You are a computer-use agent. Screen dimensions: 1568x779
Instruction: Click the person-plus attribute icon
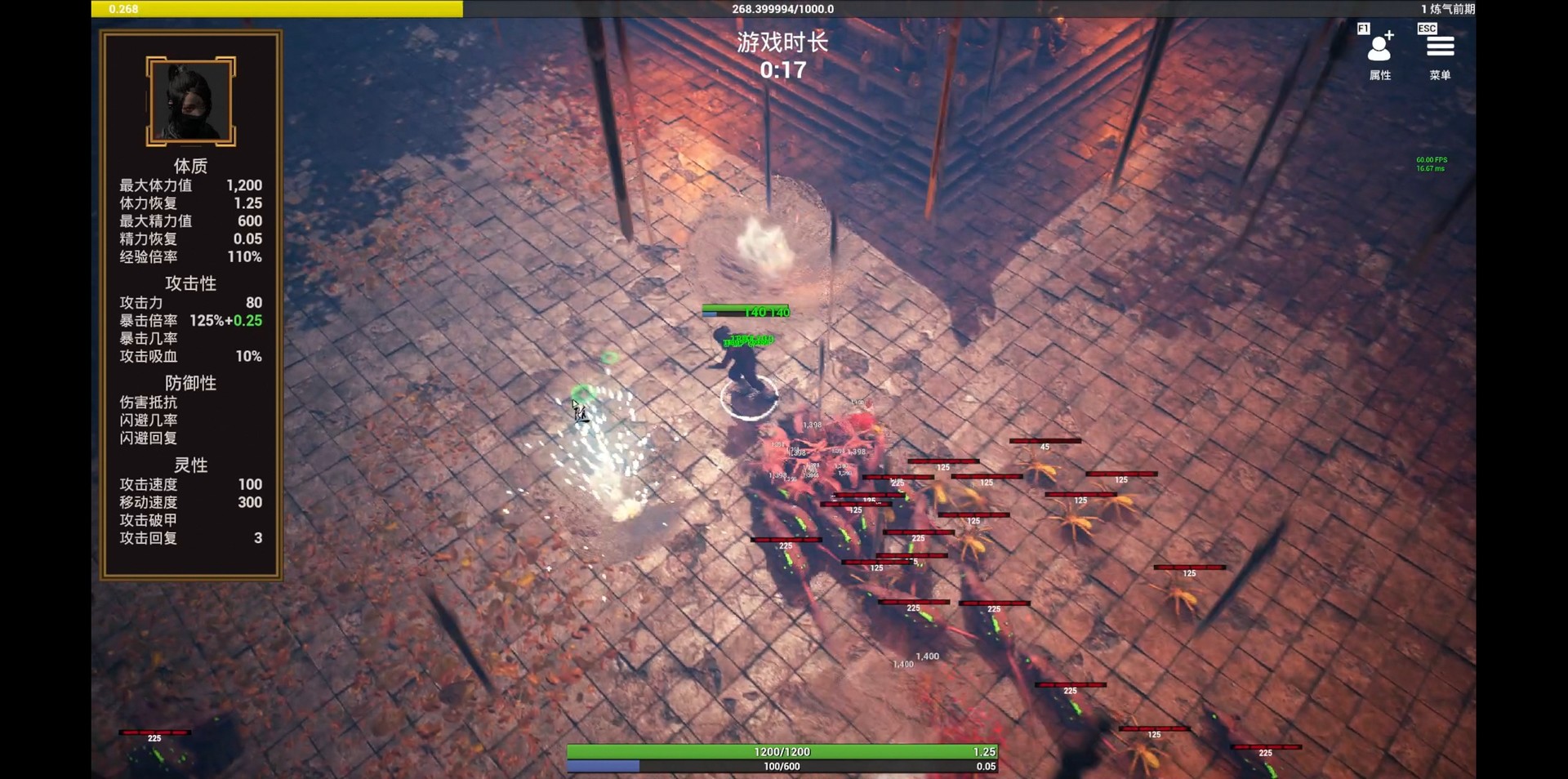[x=1379, y=49]
